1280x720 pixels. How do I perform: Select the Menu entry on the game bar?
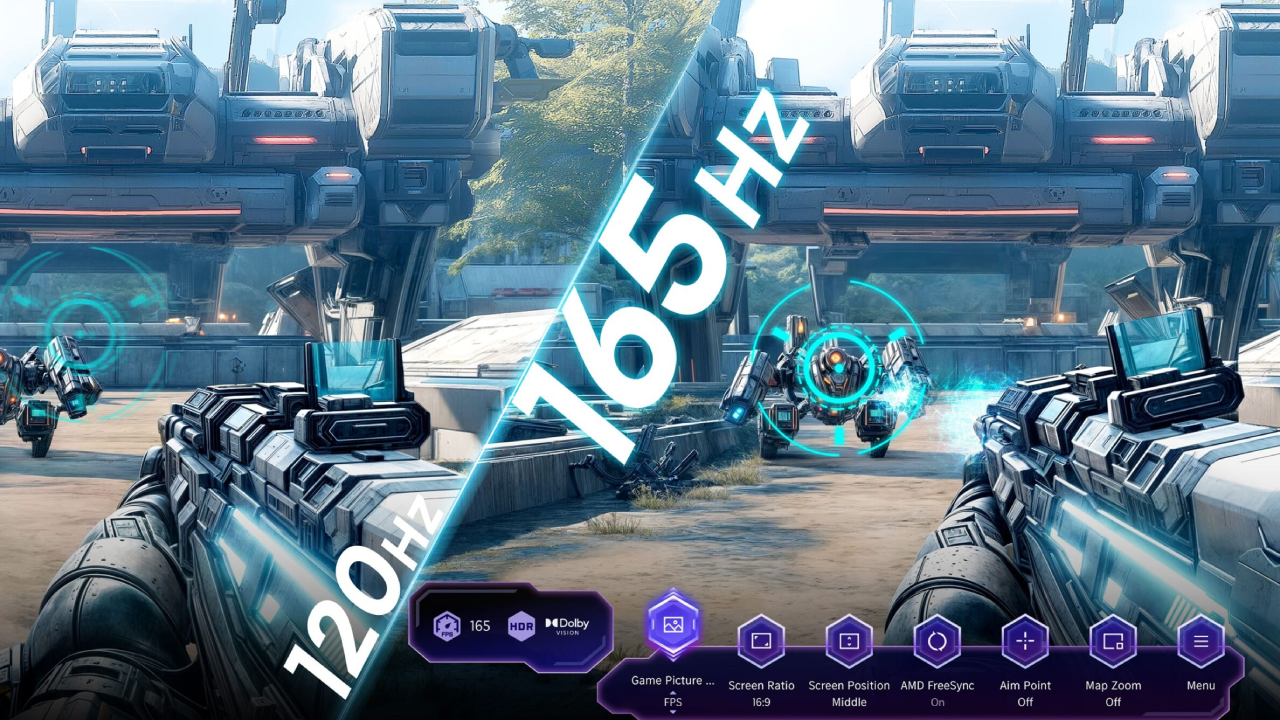(1200, 686)
